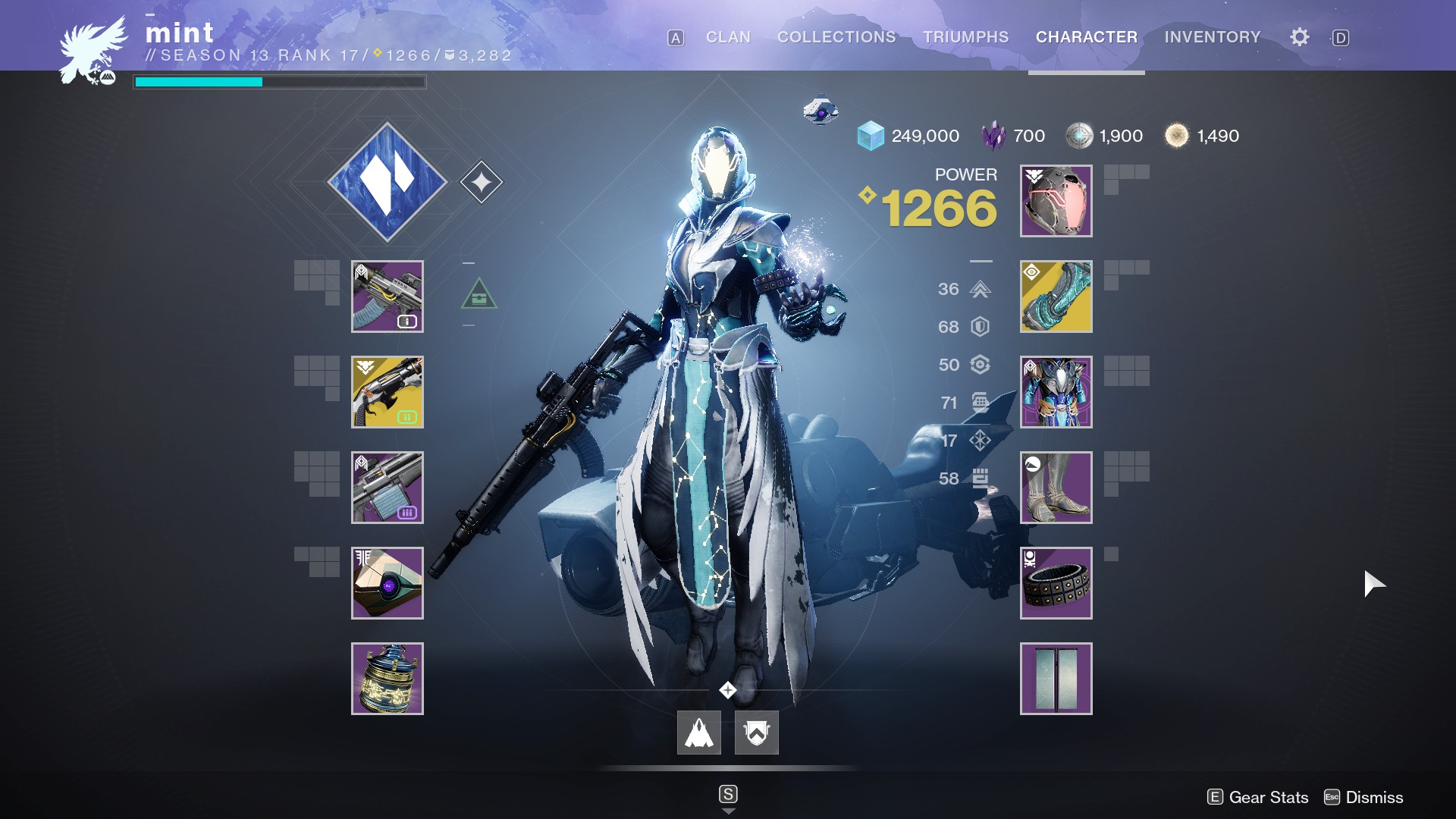Switch to the Collections tab
1456x819 pixels.
(x=836, y=37)
